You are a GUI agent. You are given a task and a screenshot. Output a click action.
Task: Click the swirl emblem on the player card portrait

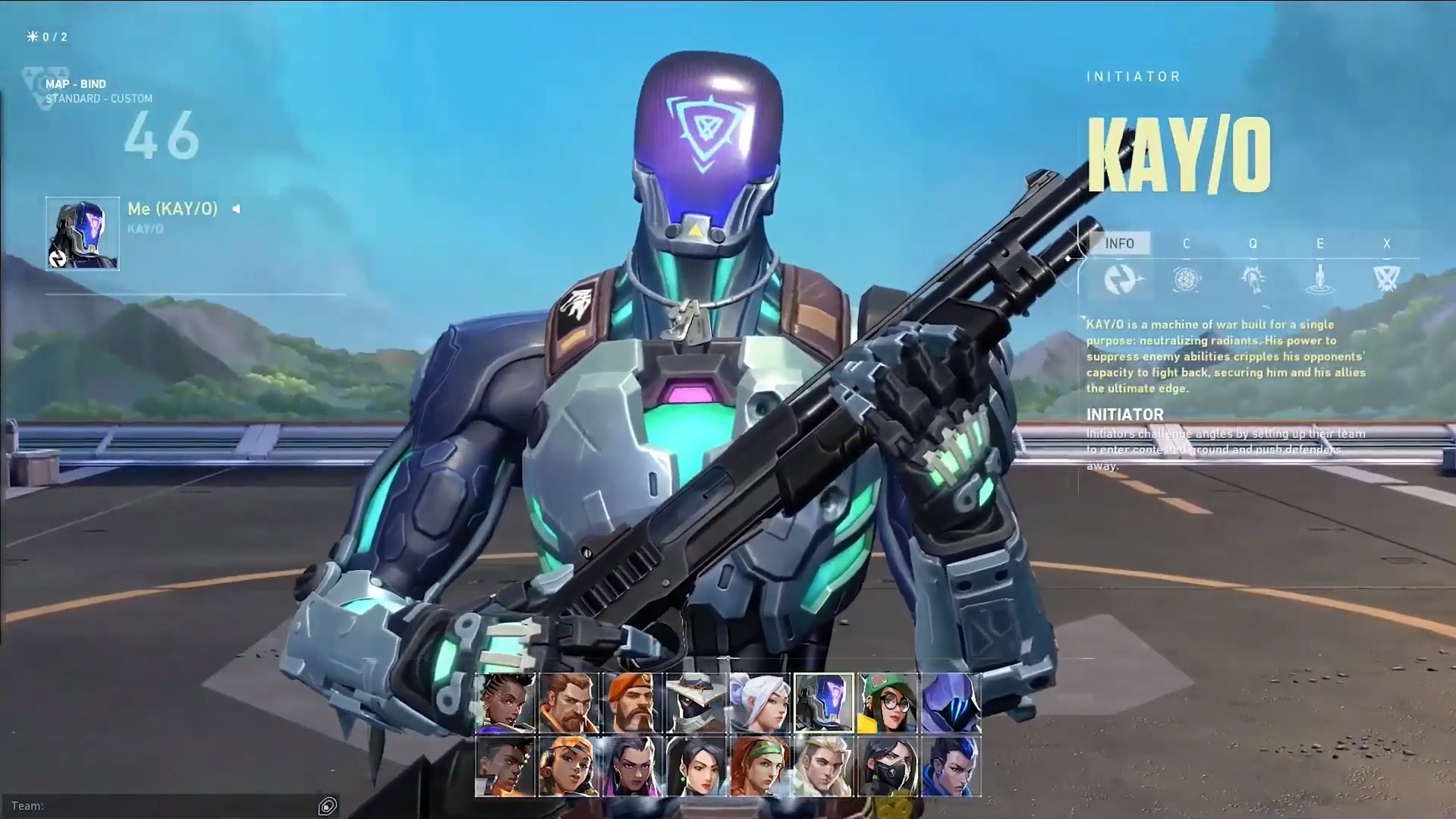tap(57, 258)
